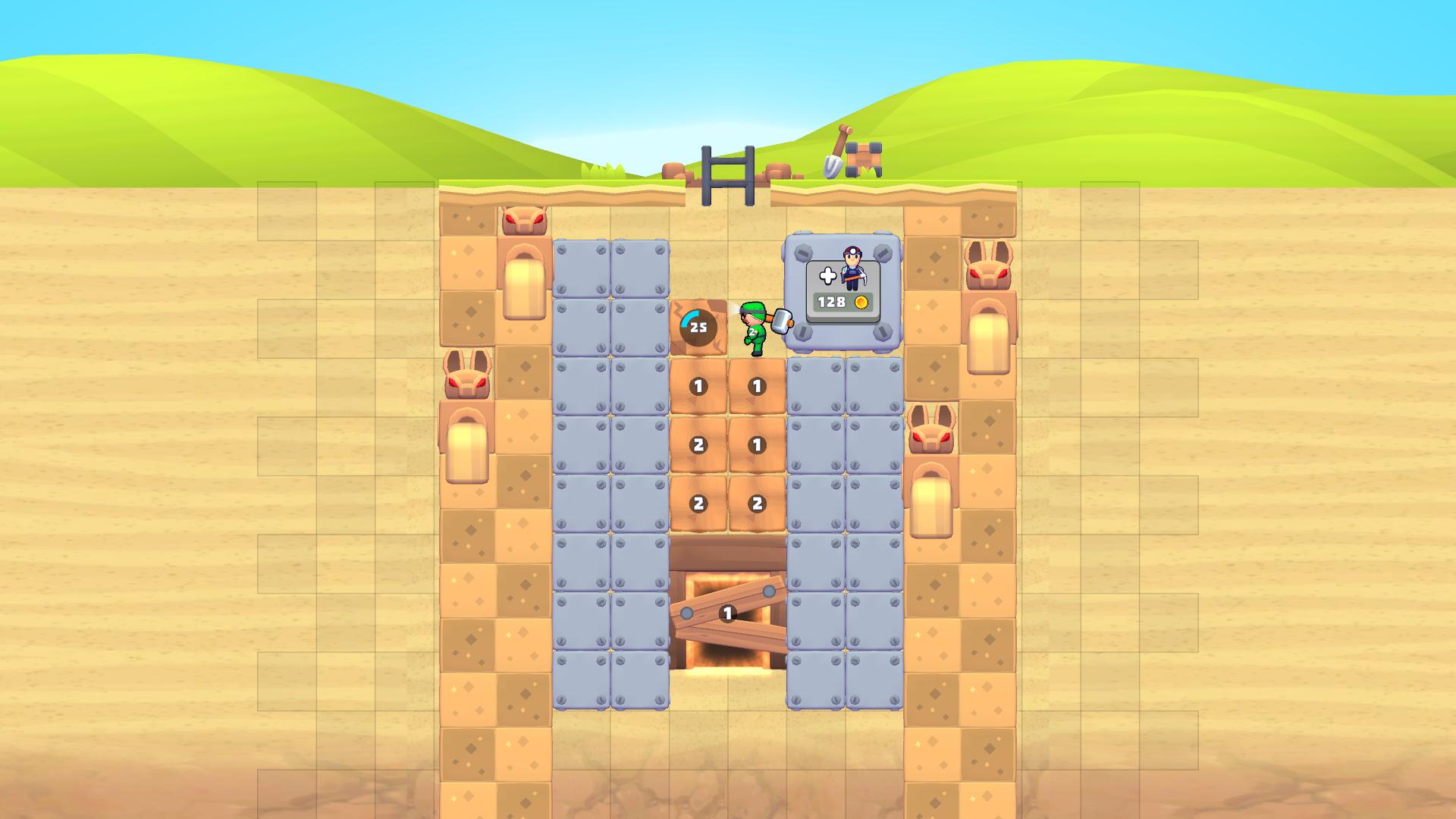The width and height of the screenshot is (1456, 819).
Task: Break the topmost dirt block labeled 1
Action: 698,385
